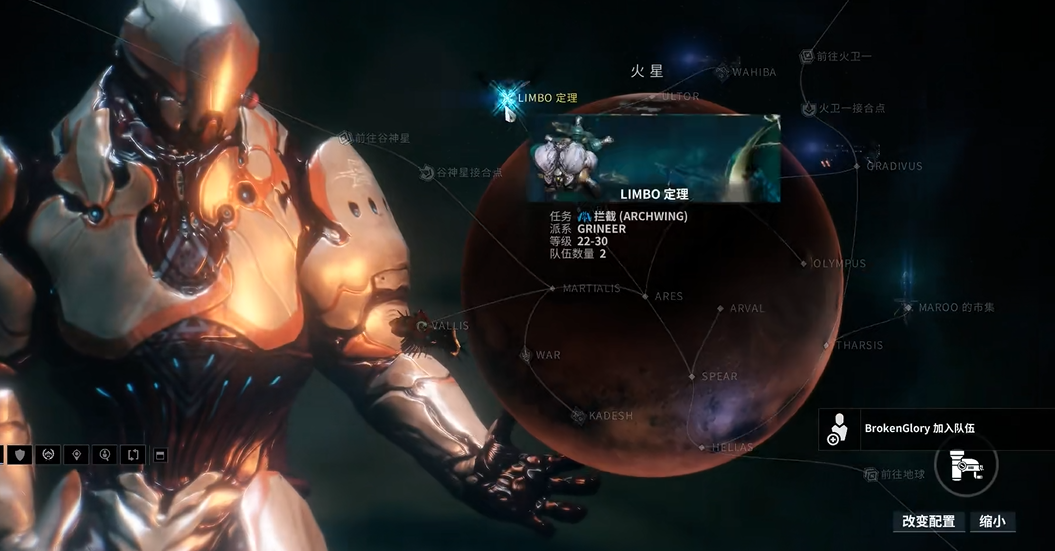Go to 前往火卫一 Phobos link
1055x551 pixels.
(807, 56)
